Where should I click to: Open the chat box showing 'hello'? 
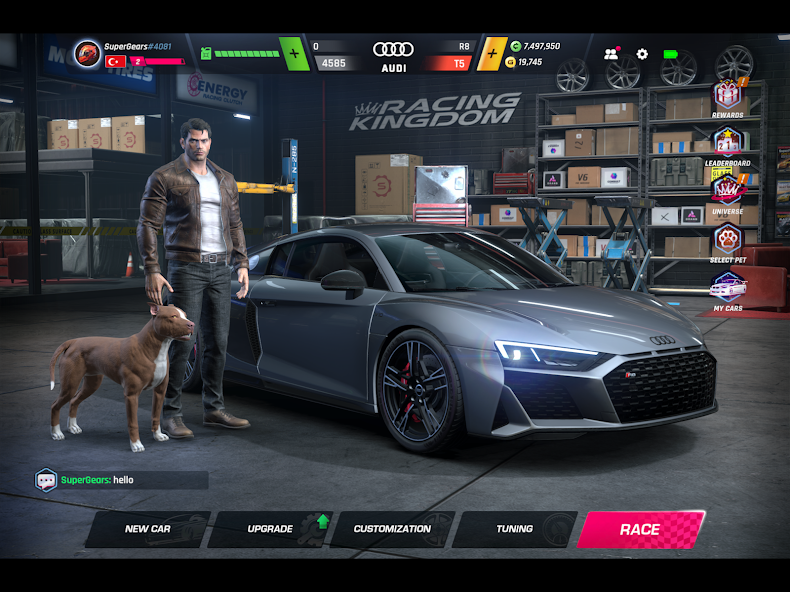coord(122,480)
